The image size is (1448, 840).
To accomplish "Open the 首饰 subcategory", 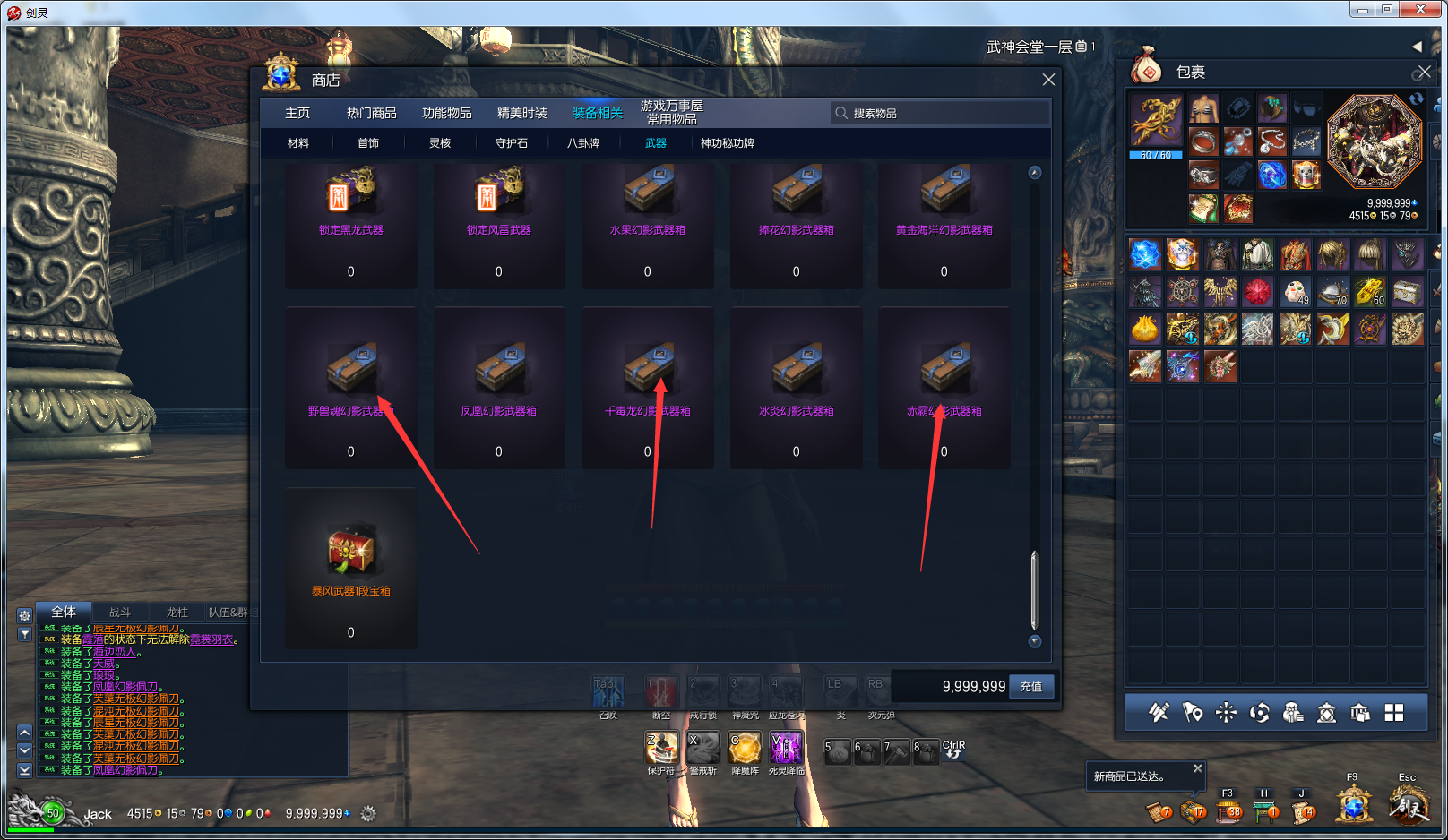I will pos(368,143).
